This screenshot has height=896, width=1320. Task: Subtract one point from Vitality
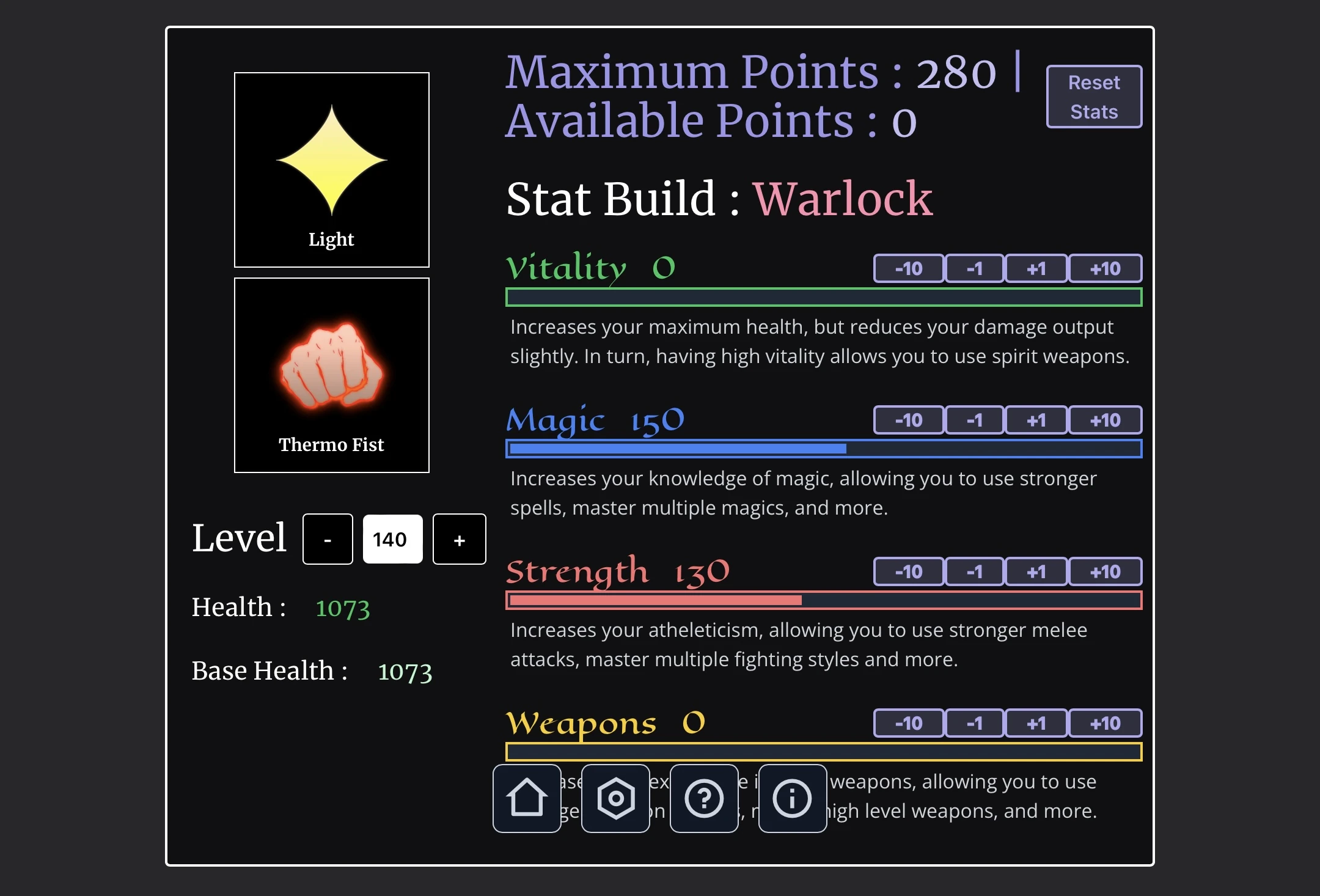[x=974, y=268]
